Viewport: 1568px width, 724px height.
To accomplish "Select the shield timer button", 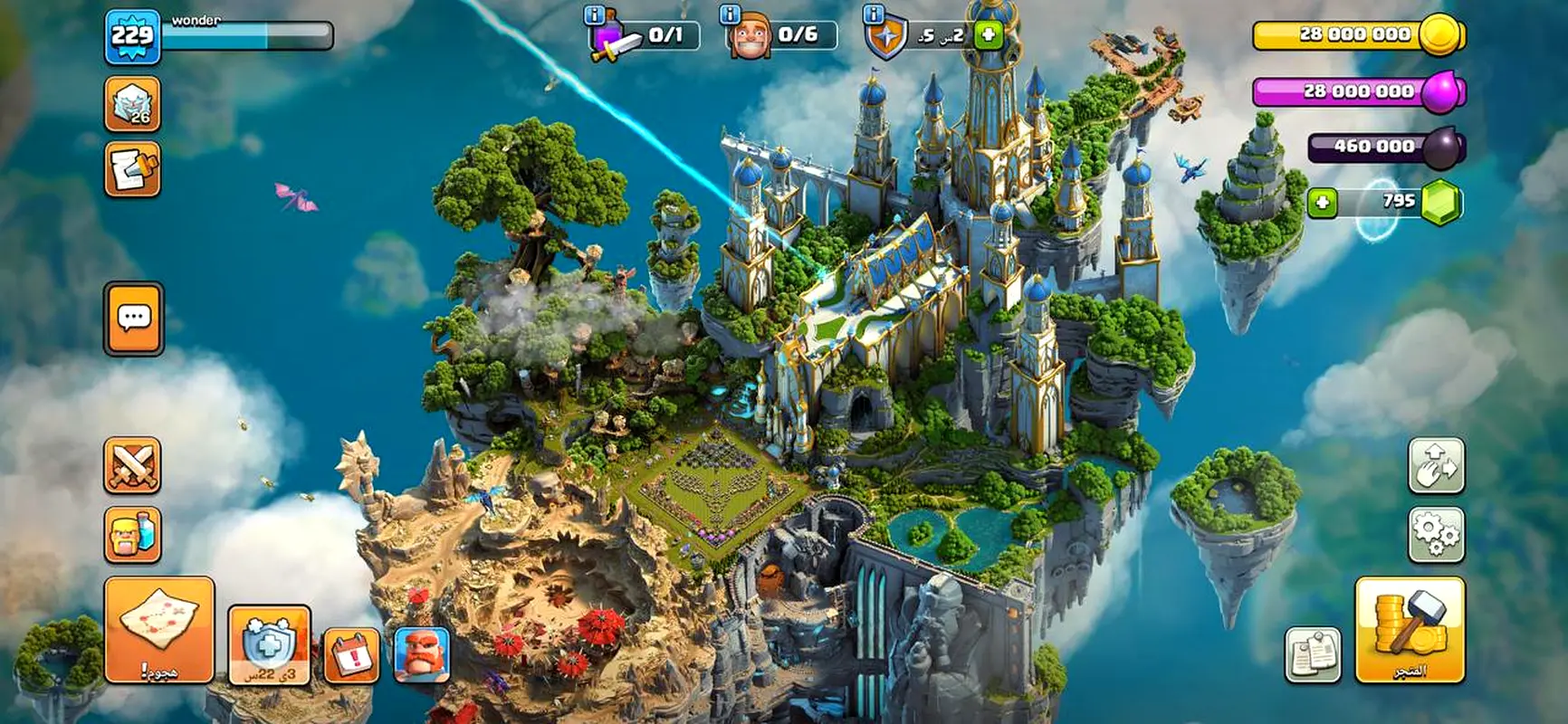I will click(x=269, y=645).
